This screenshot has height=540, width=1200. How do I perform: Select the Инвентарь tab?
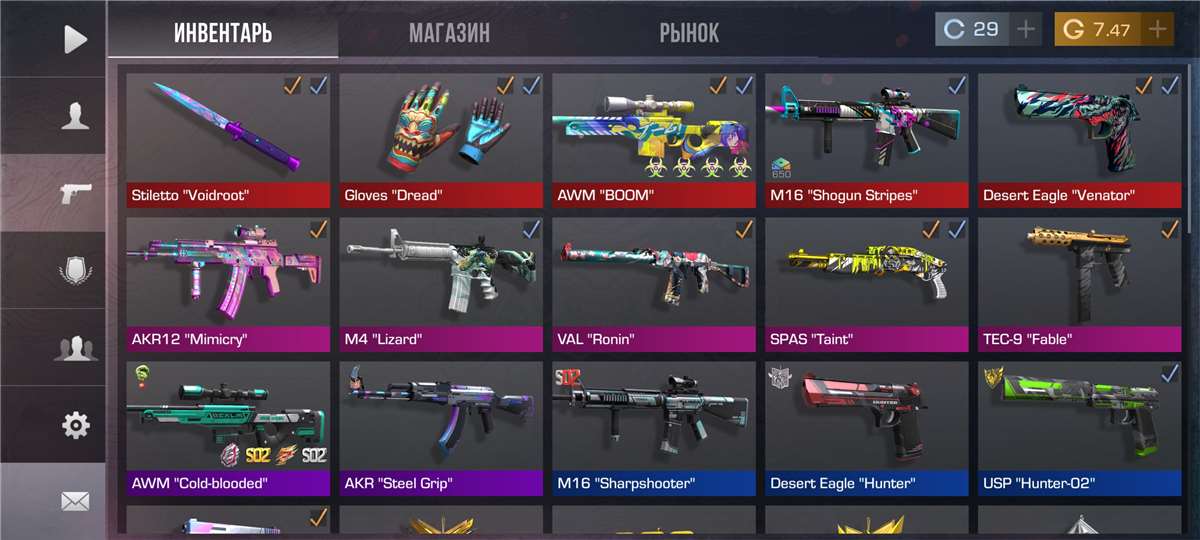223,33
